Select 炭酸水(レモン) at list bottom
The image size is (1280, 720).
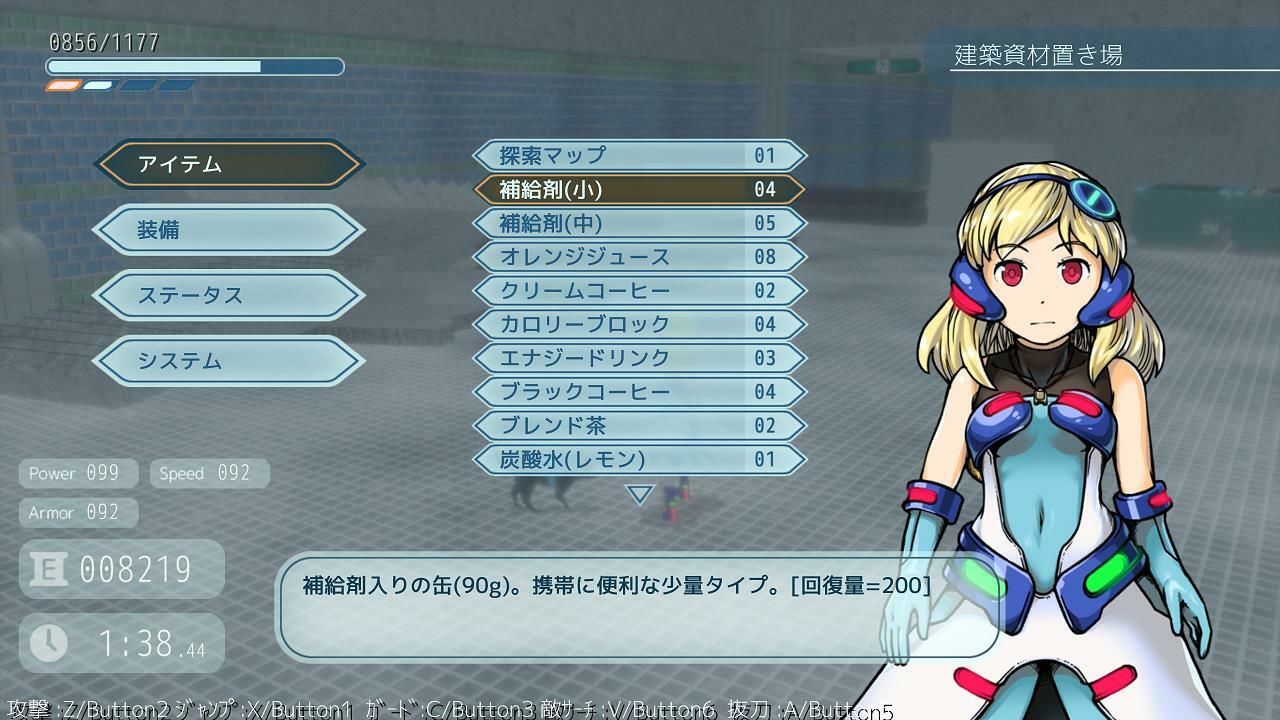click(640, 459)
